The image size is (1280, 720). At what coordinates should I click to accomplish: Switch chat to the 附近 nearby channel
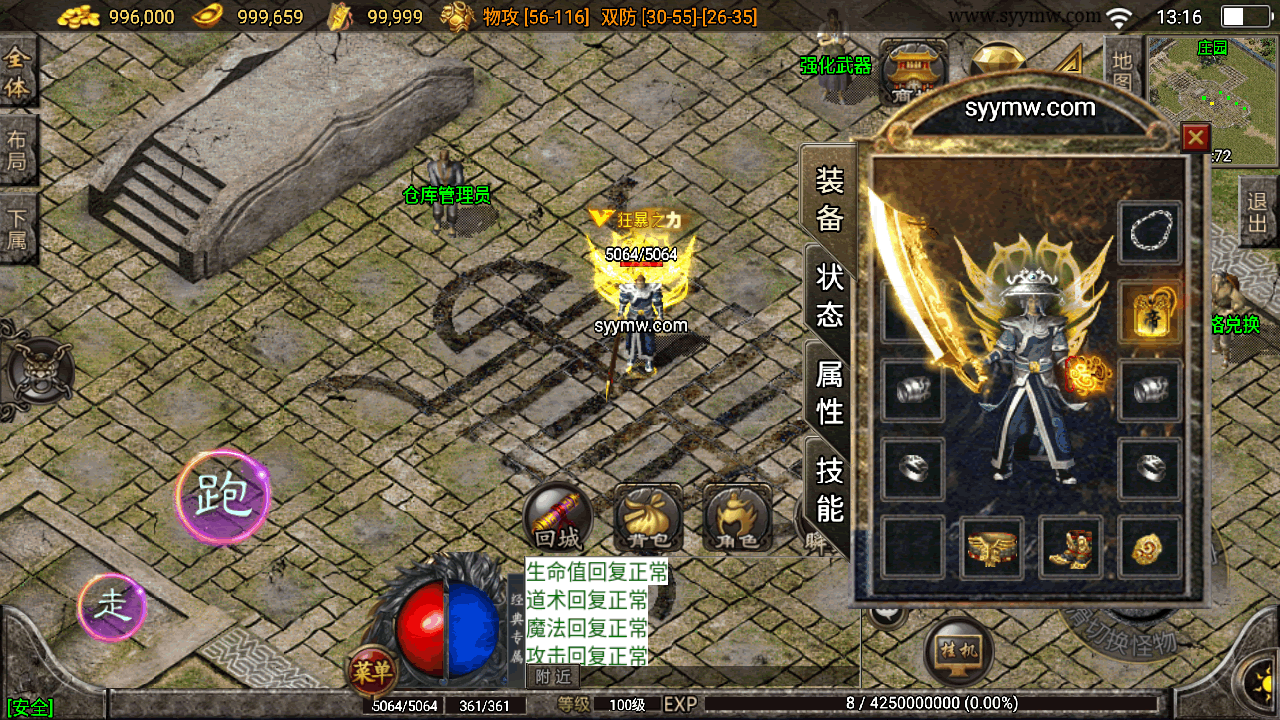(x=552, y=677)
